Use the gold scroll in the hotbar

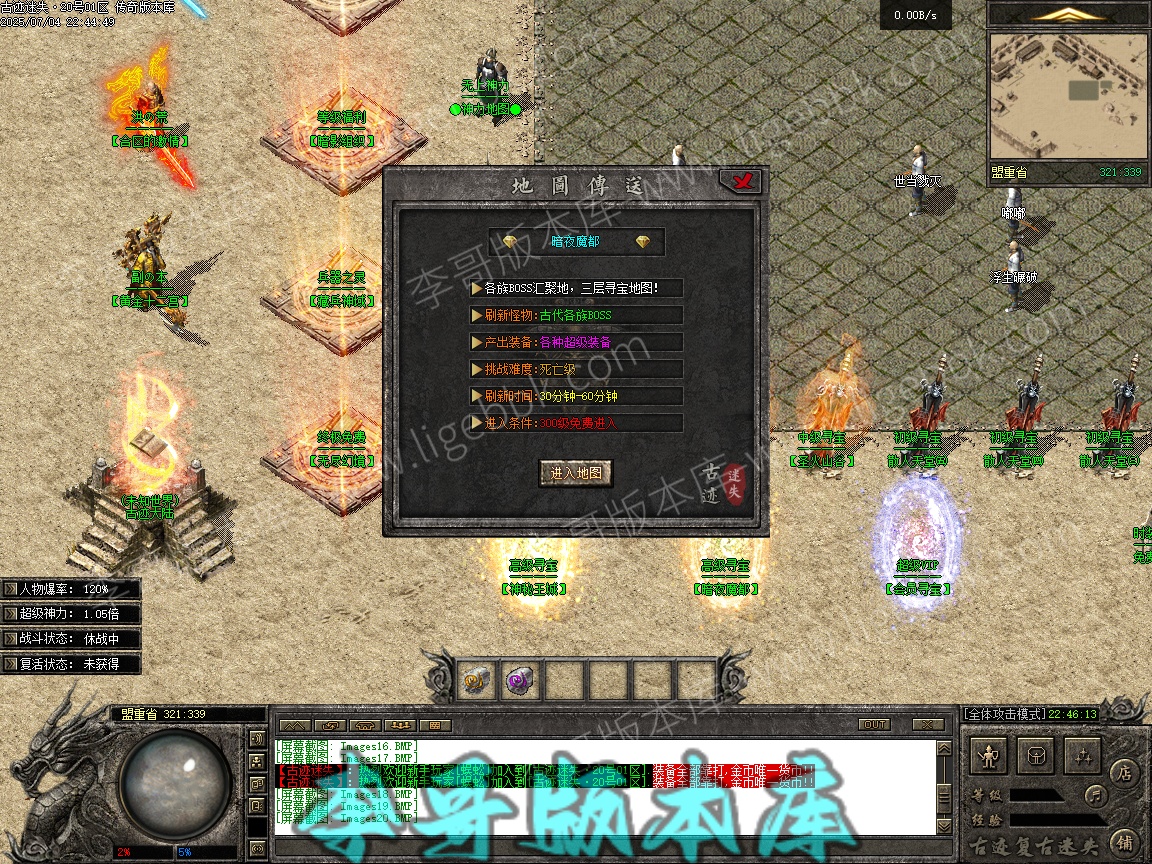point(477,680)
